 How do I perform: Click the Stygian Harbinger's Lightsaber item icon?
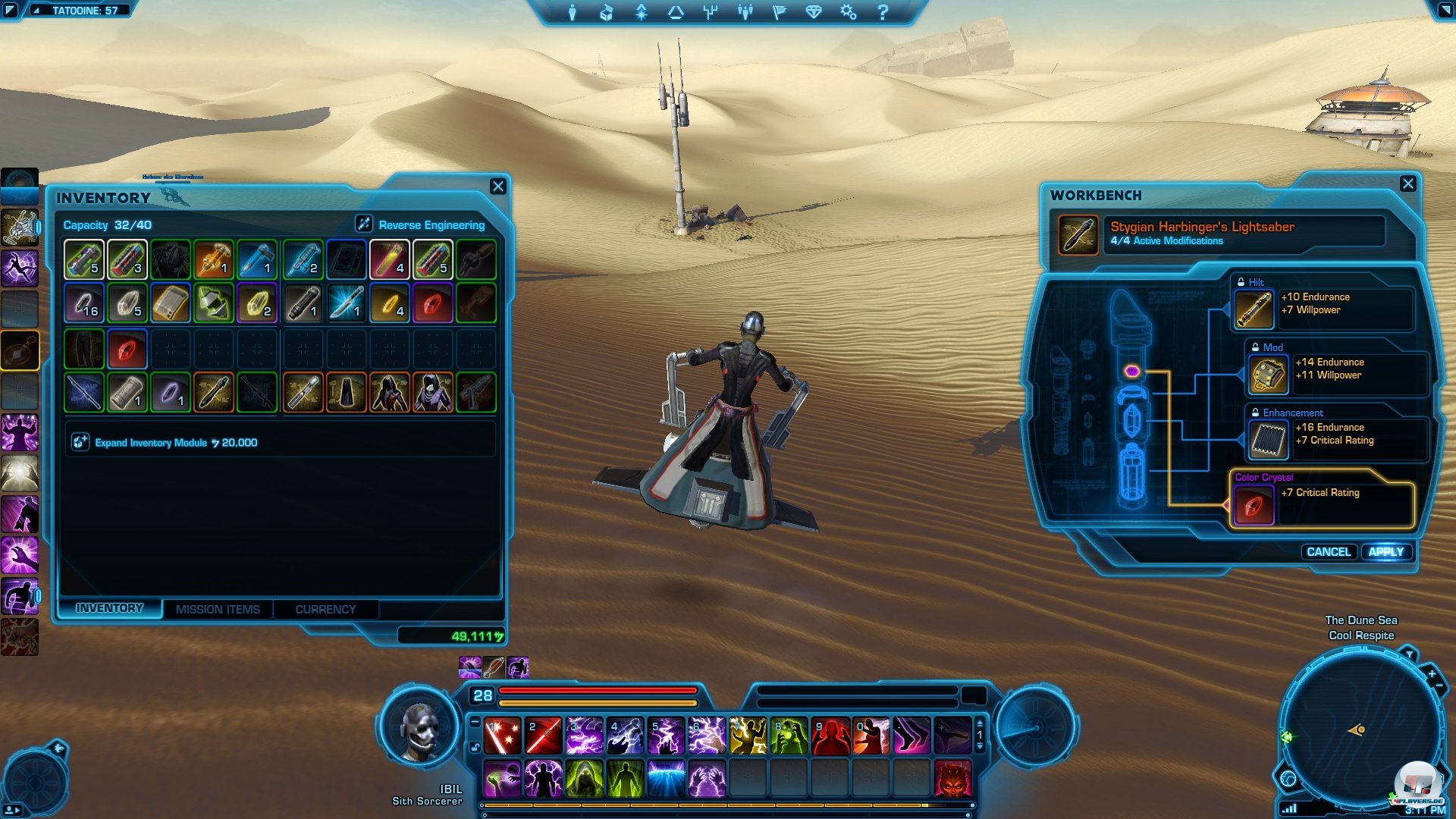pyautogui.click(x=1078, y=234)
